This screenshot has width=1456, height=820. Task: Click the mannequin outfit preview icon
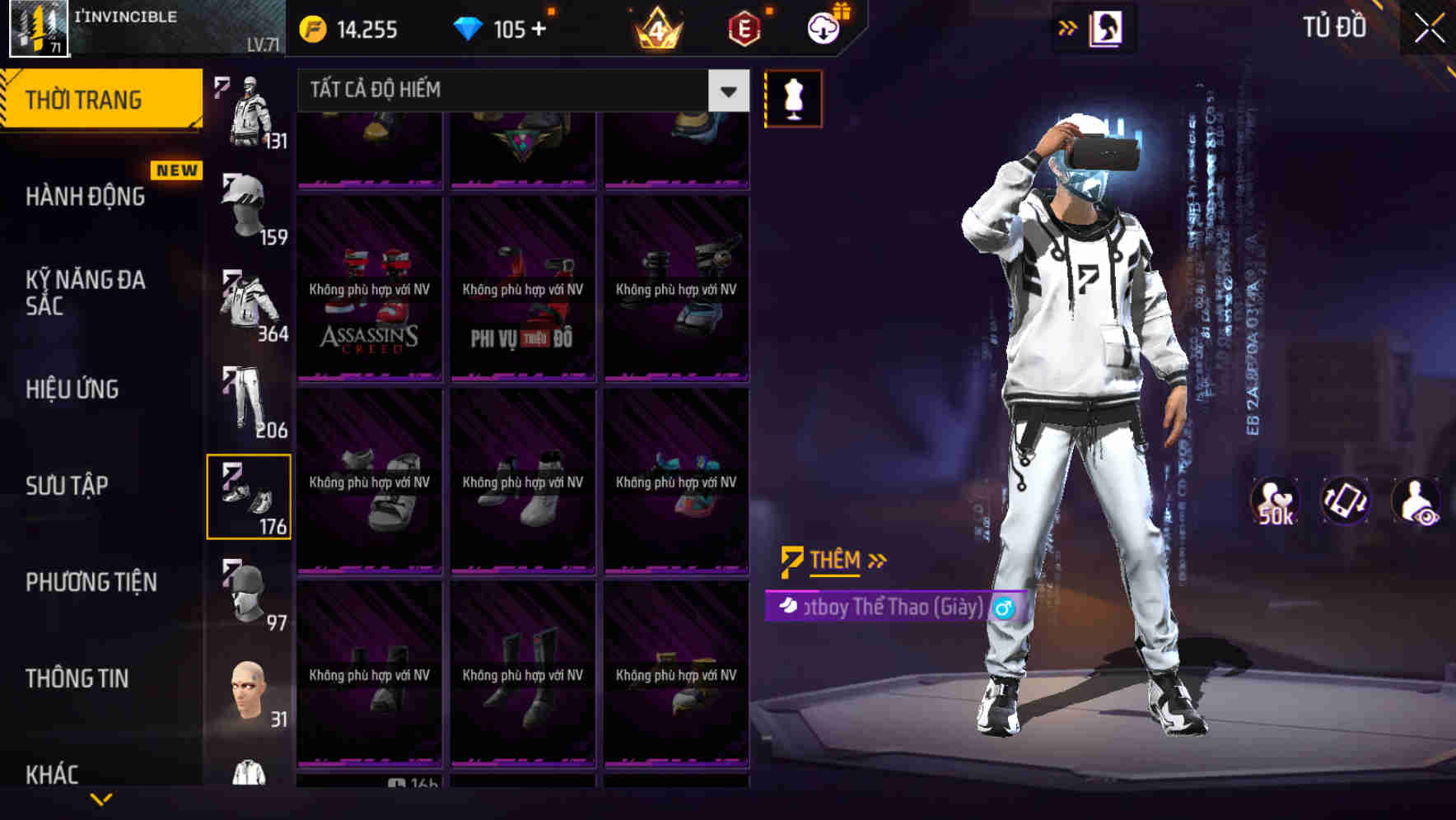click(793, 98)
